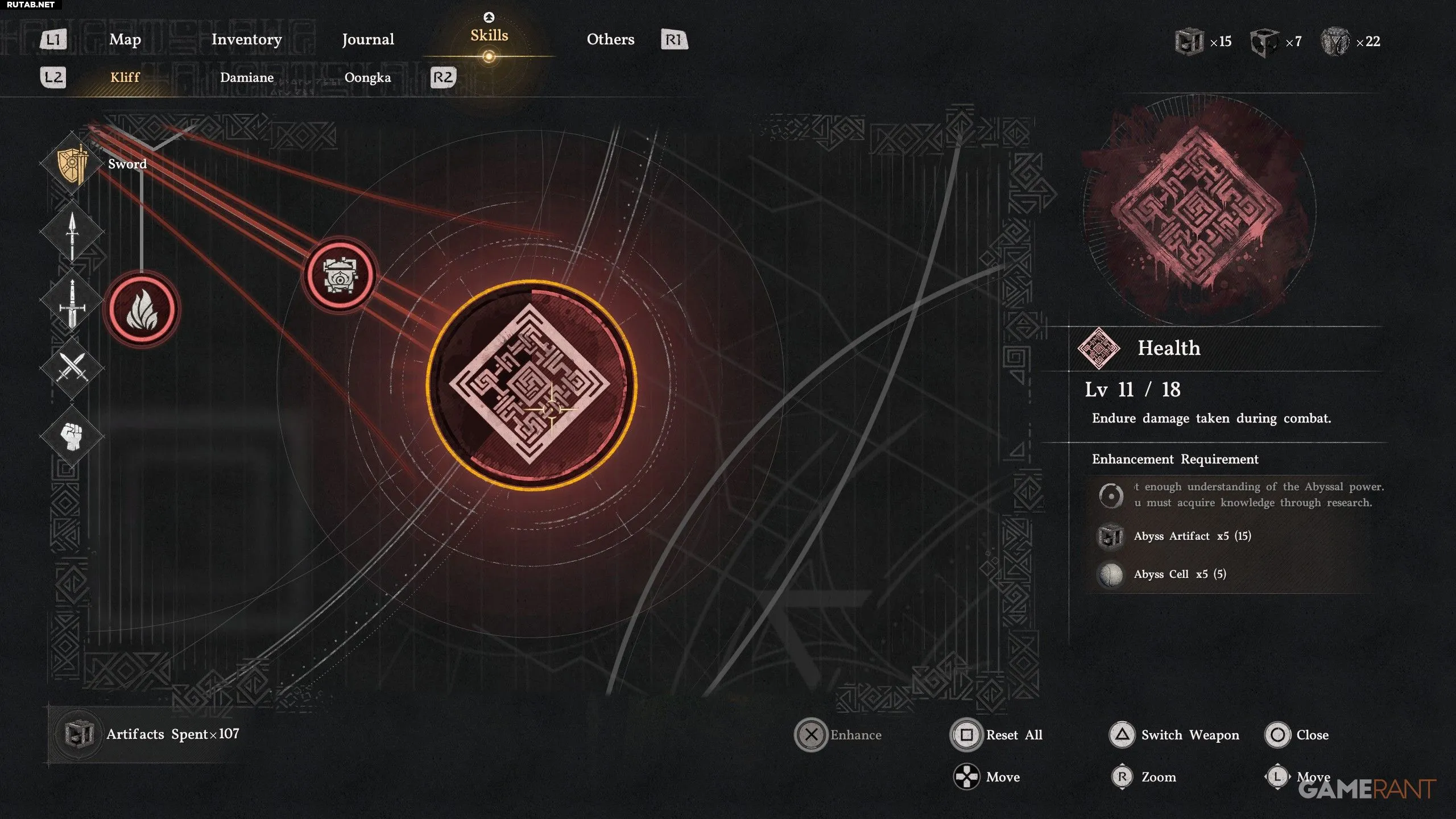The height and width of the screenshot is (819, 1456).
Task: Click the central Health skill node
Action: (531, 384)
